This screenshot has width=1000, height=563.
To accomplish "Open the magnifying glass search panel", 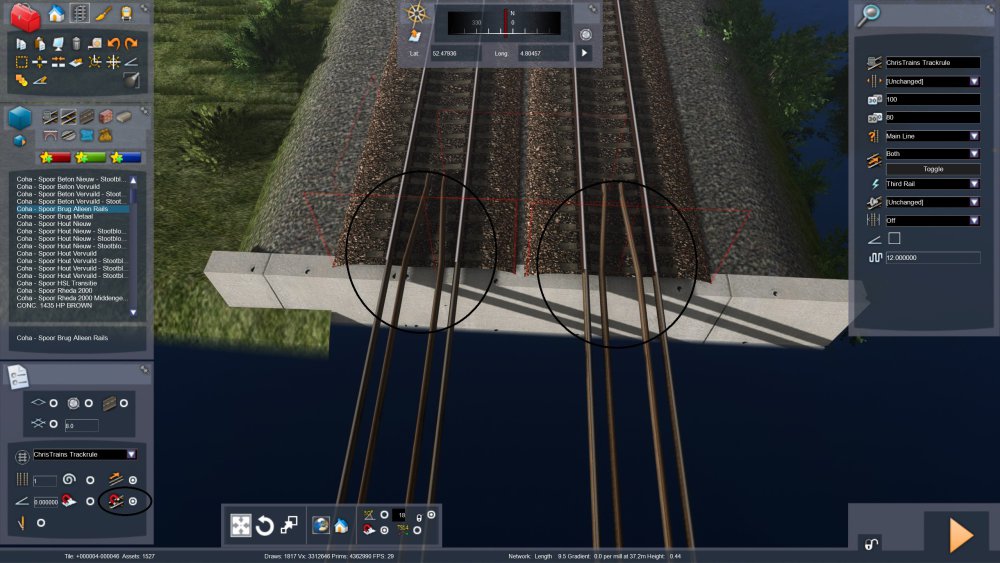I will coord(868,14).
